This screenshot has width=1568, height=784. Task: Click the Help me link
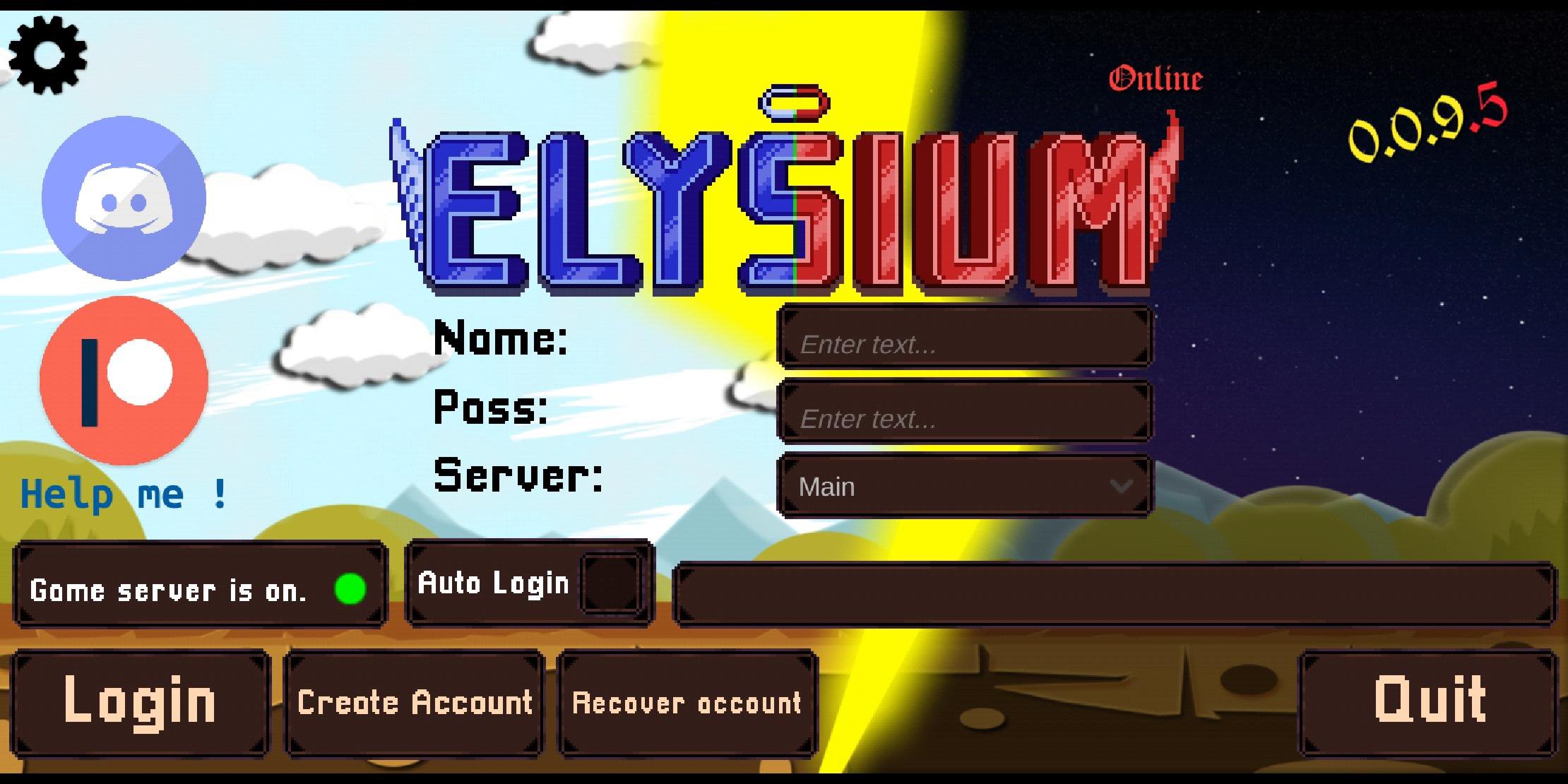pos(121,493)
